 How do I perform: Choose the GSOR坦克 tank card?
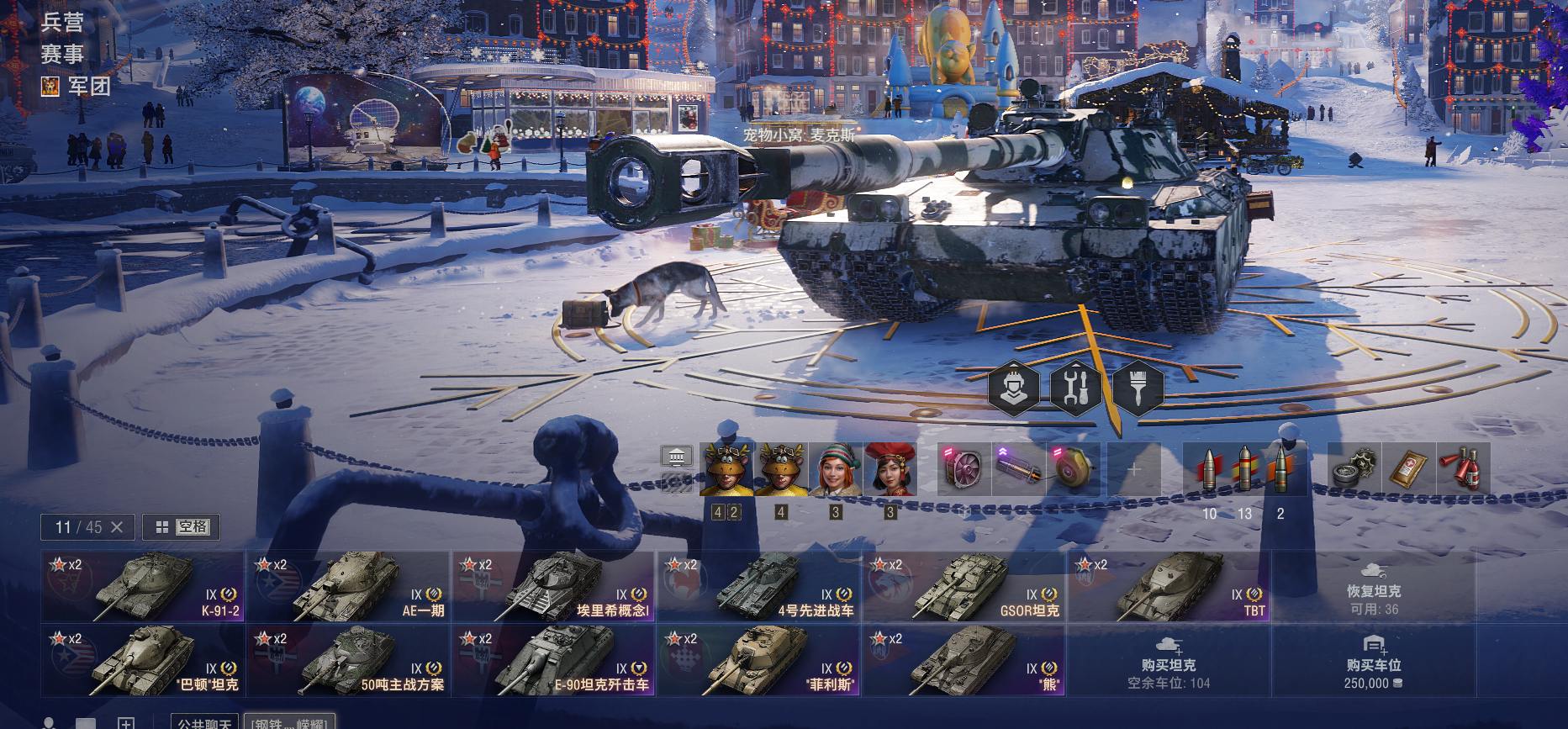(x=964, y=587)
